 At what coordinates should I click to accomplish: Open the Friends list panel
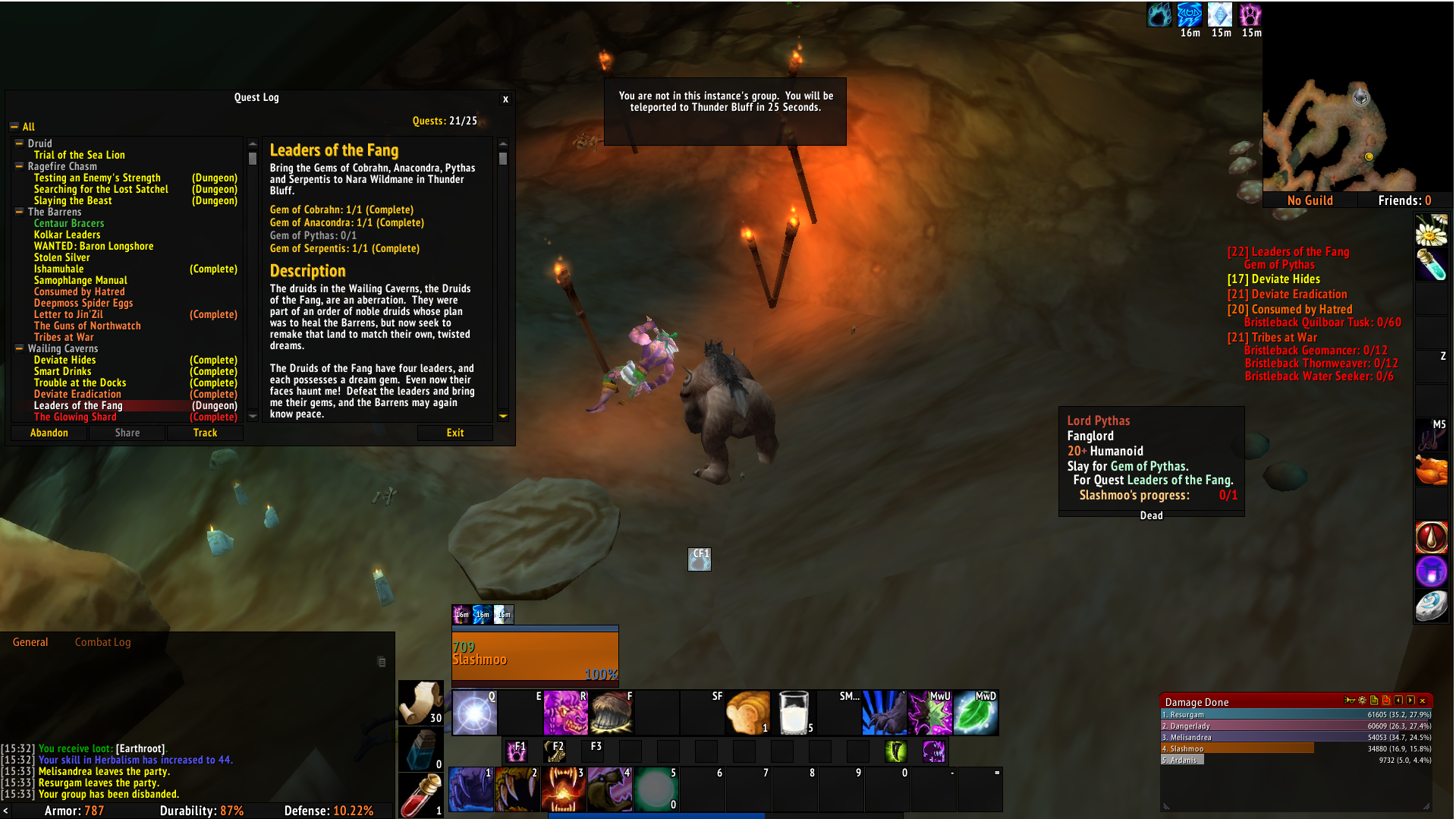(x=1404, y=200)
